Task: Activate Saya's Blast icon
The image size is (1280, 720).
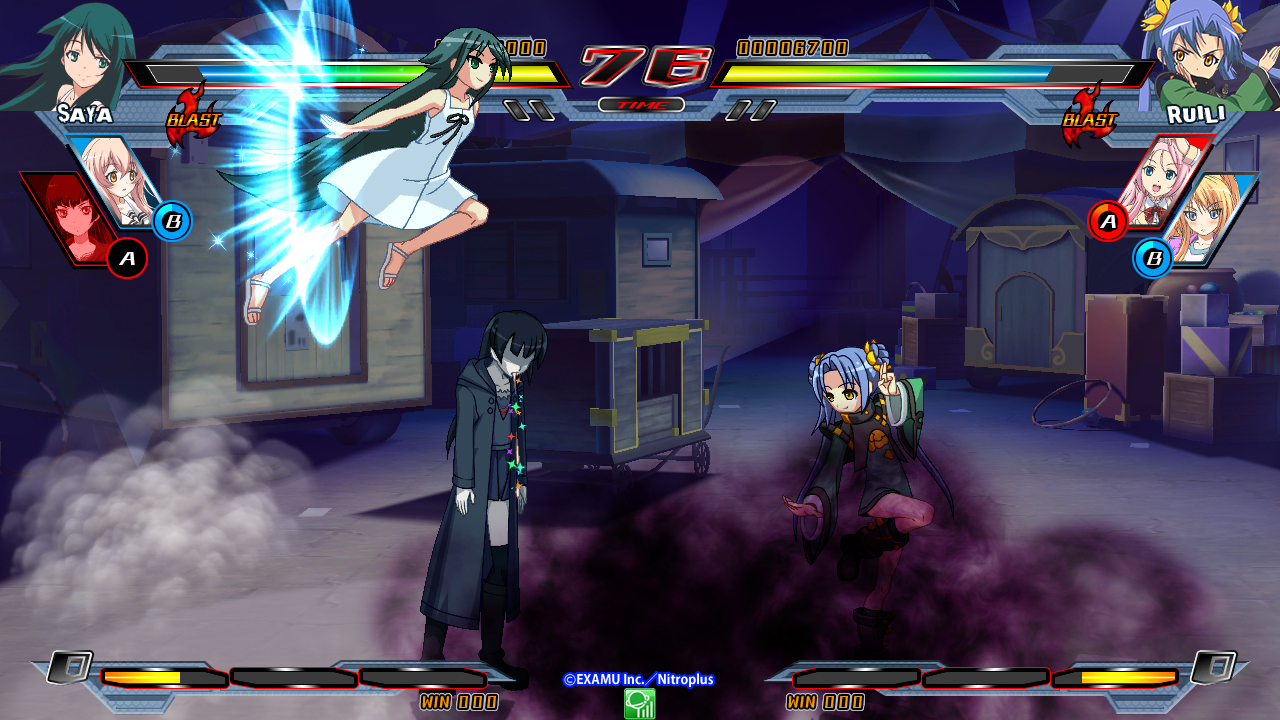Action: (x=193, y=117)
